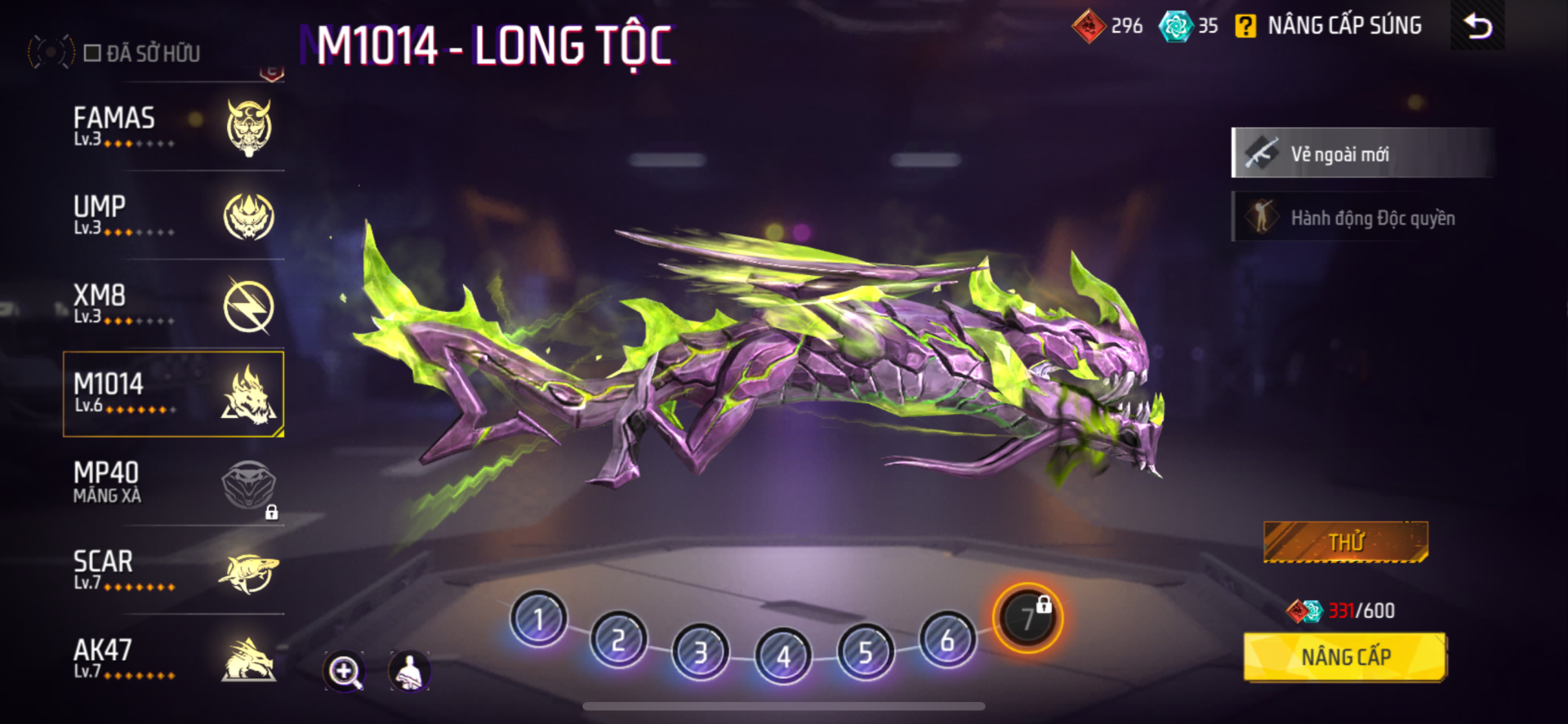Viewport: 1568px width, 724px height.
Task: Select the M1014 Lv.6 weapon entry
Action: (173, 394)
